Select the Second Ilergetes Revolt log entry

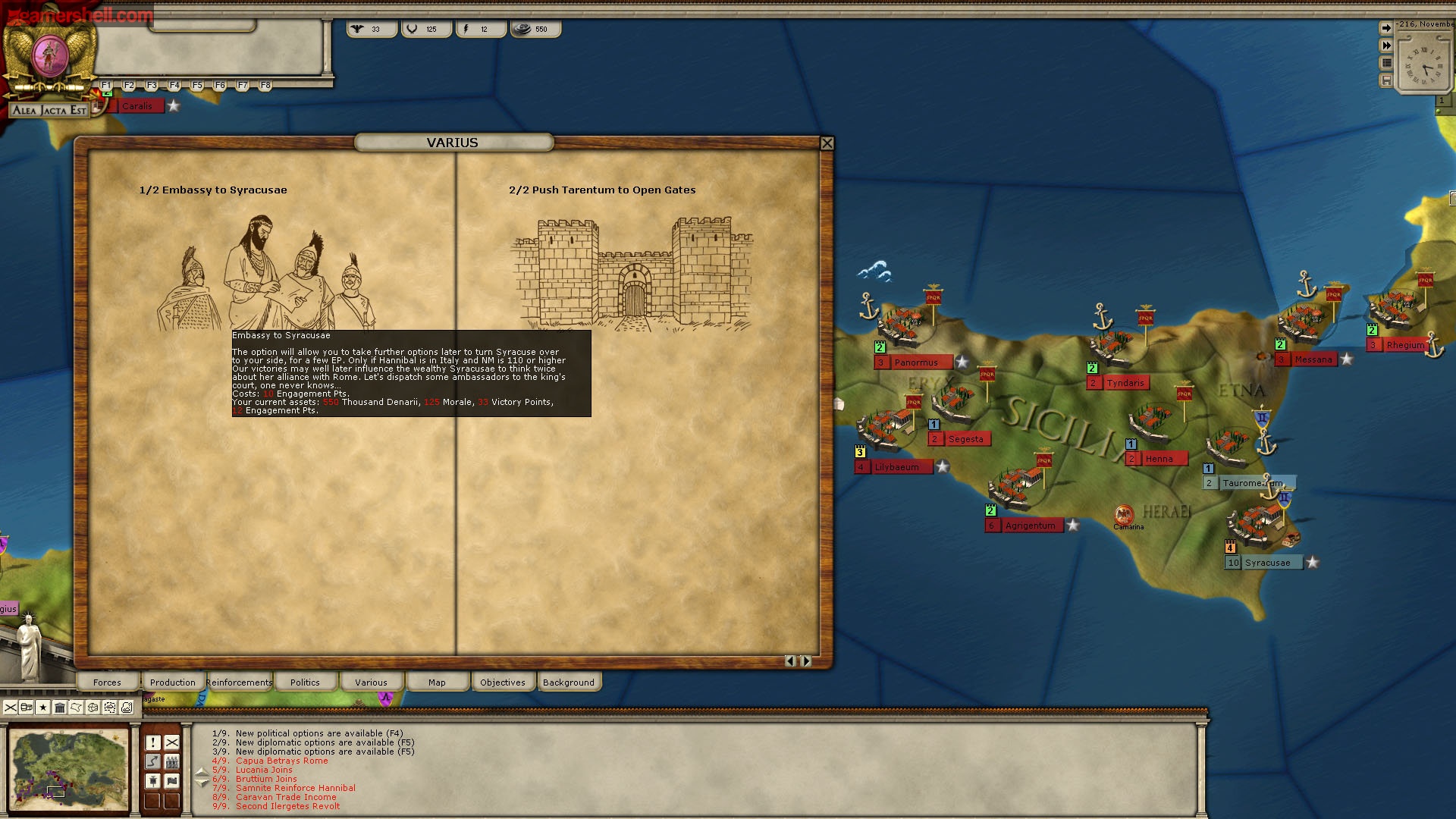(287, 806)
